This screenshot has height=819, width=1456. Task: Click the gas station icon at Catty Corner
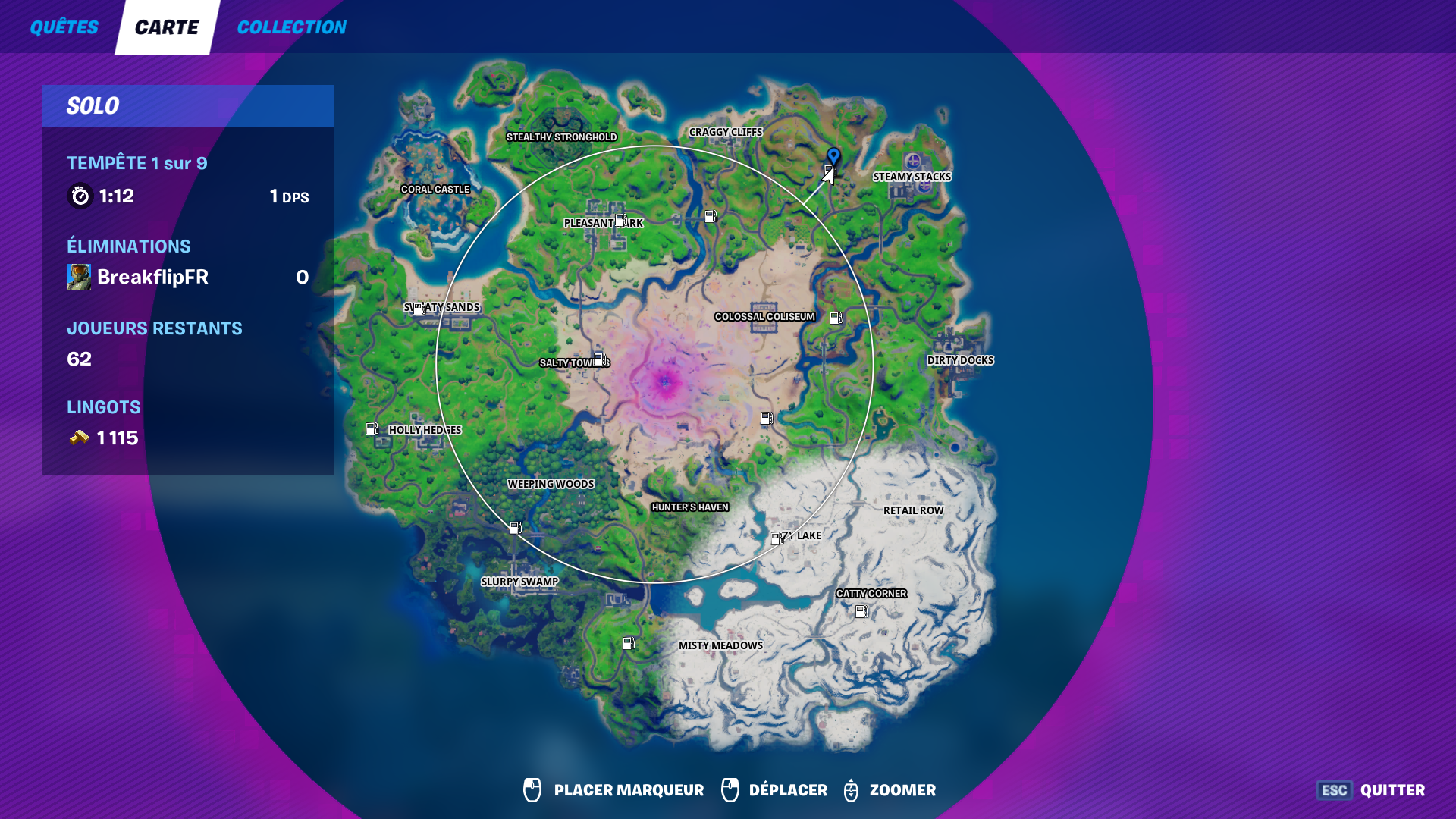click(860, 610)
